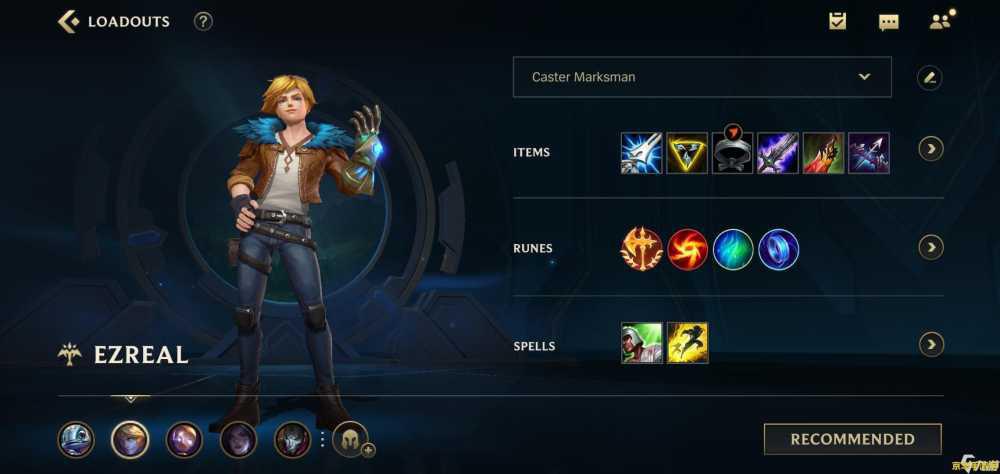Select the Conqueror axe keystone rune

(x=641, y=249)
